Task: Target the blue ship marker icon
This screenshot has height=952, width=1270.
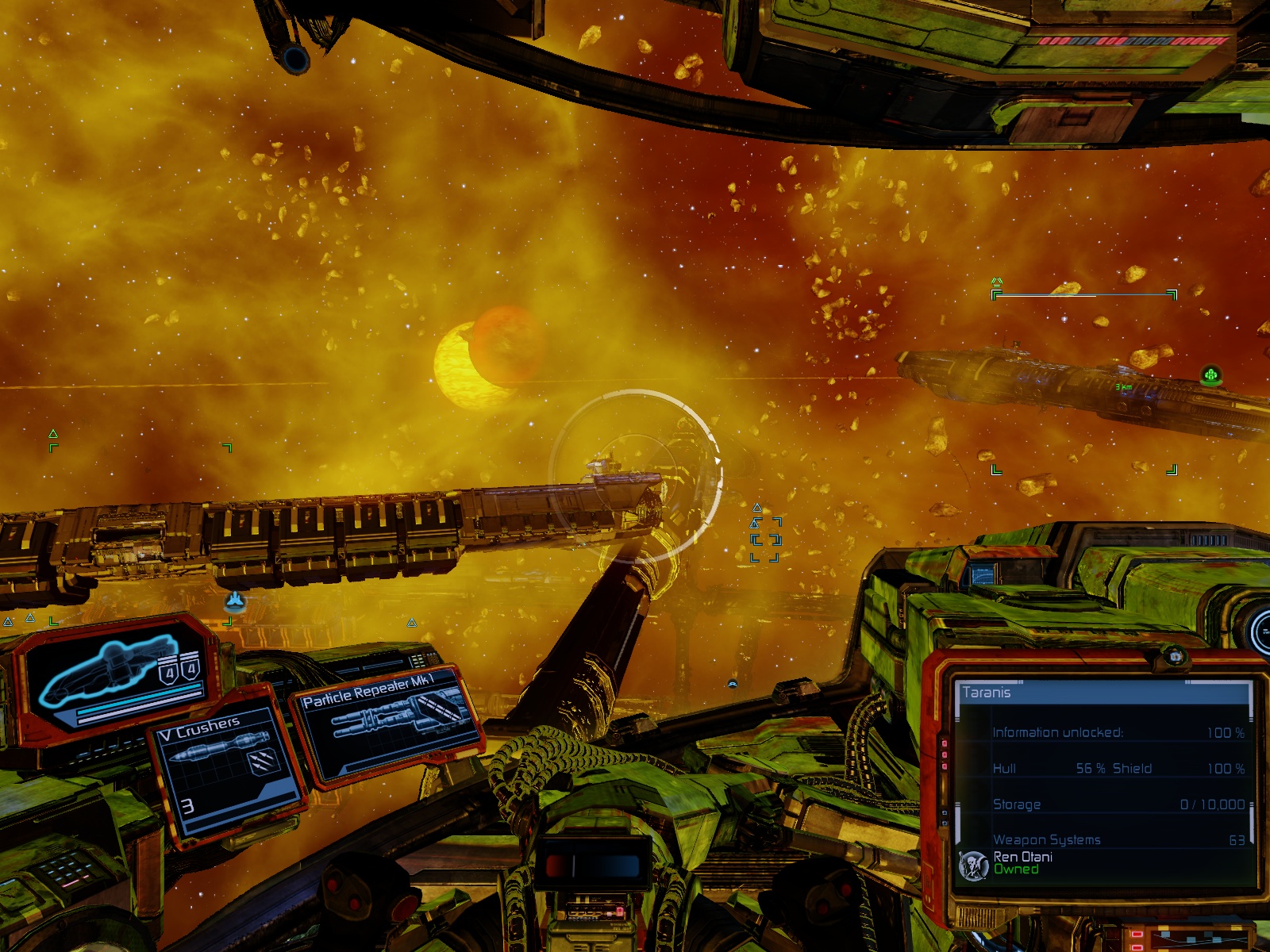Action: 234,602
